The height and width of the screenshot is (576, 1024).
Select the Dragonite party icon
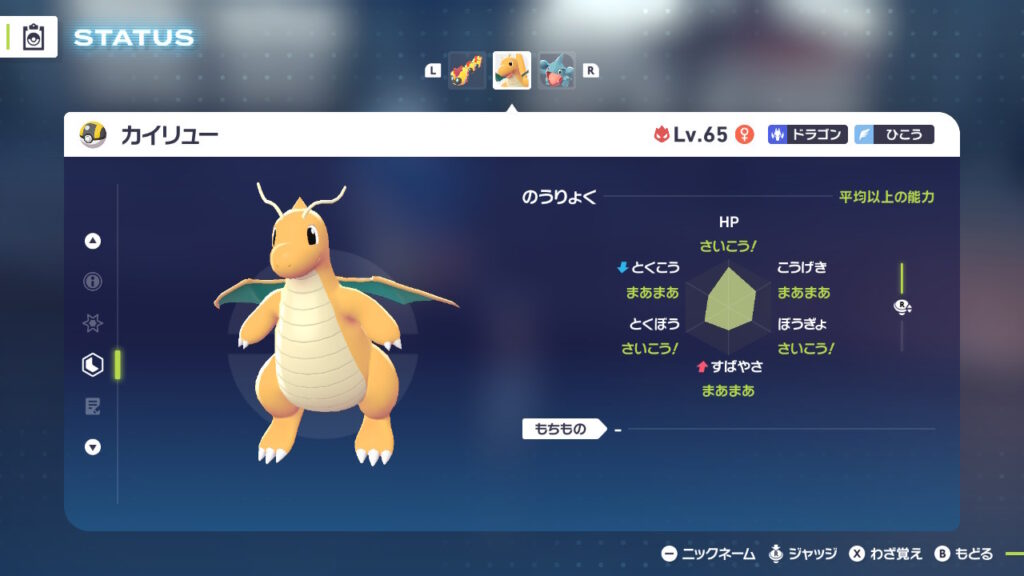pos(511,71)
